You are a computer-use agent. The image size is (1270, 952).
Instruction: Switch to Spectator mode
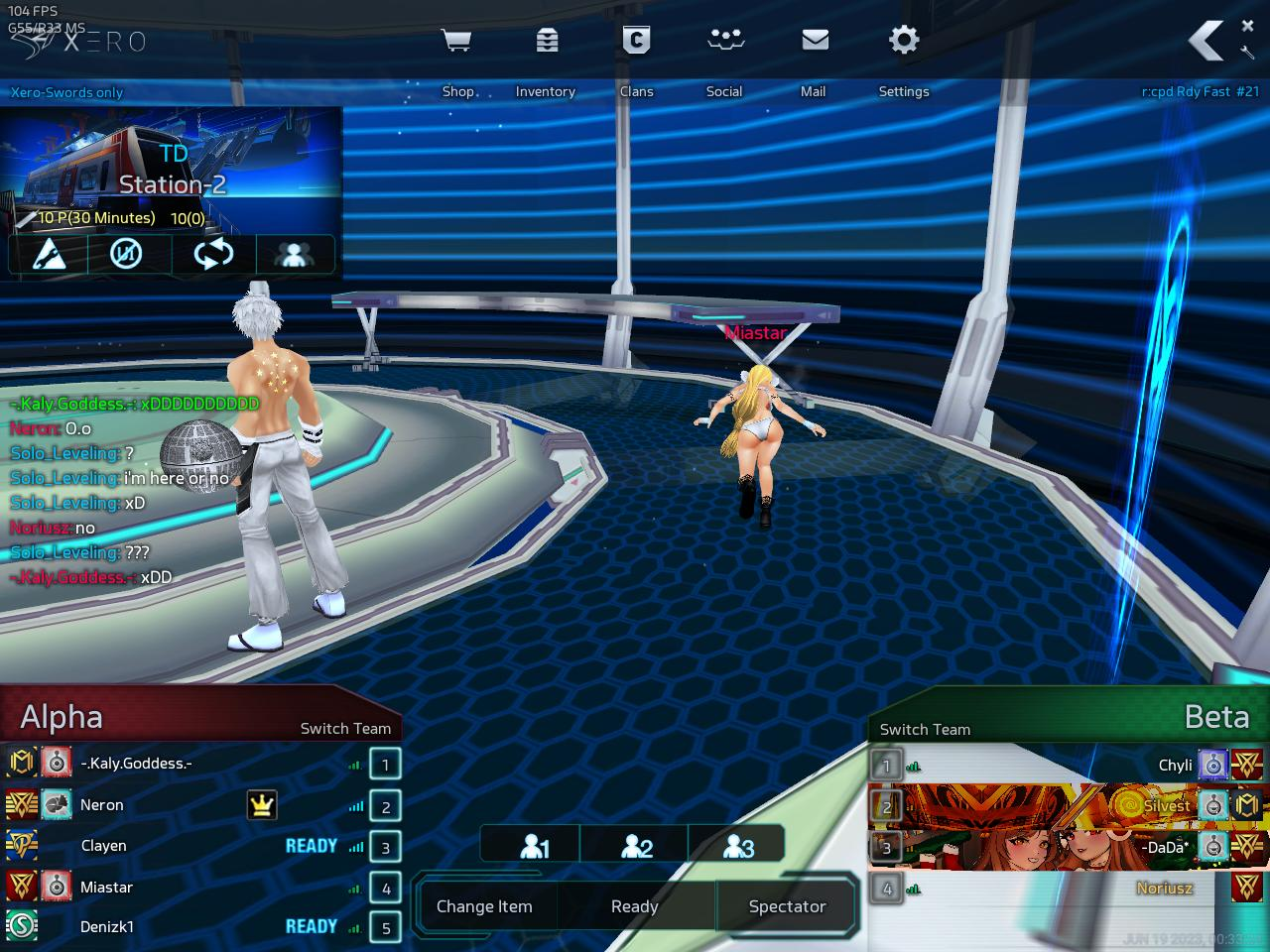(787, 906)
